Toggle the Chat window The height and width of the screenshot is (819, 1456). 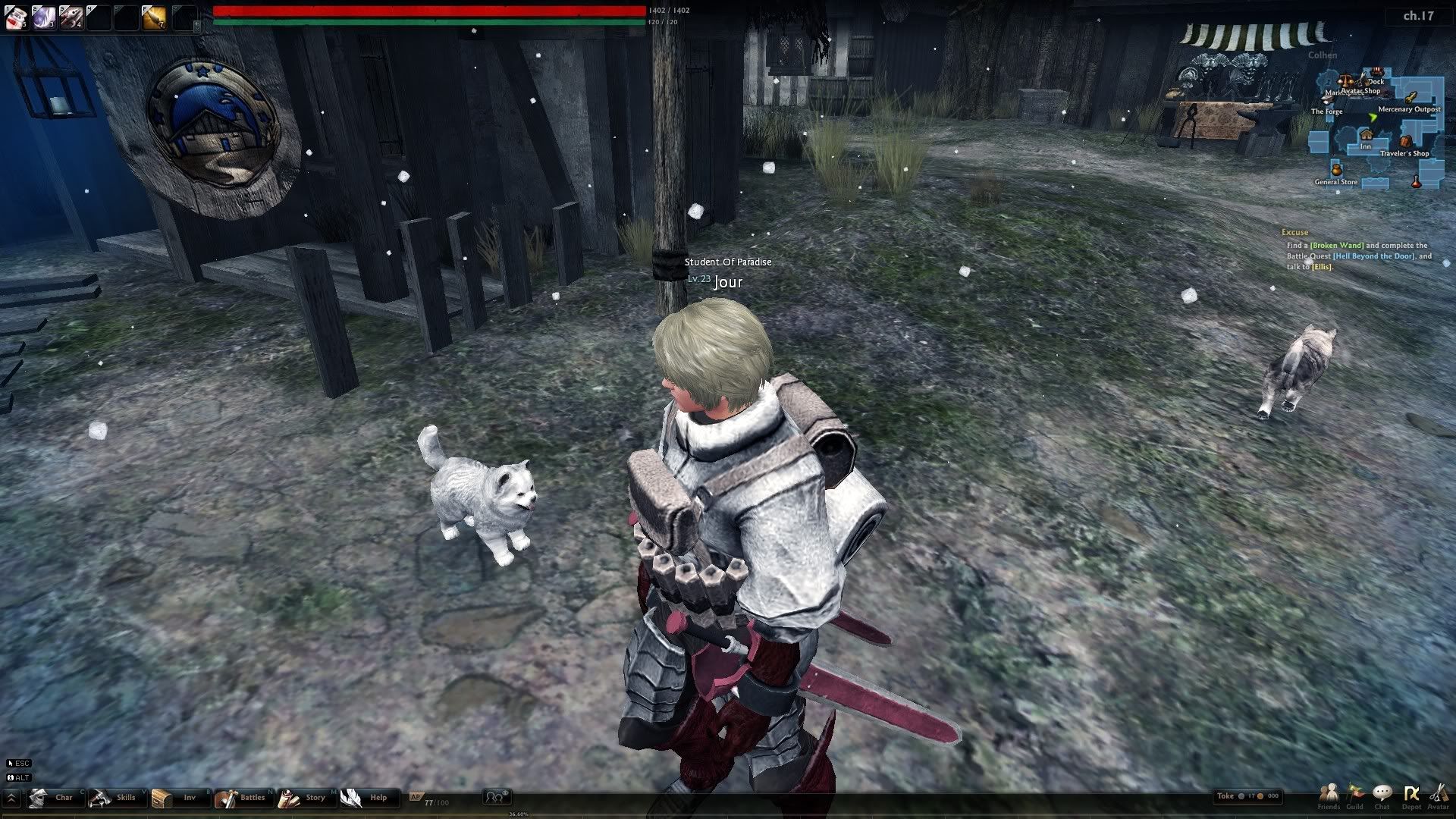[x=1382, y=795]
